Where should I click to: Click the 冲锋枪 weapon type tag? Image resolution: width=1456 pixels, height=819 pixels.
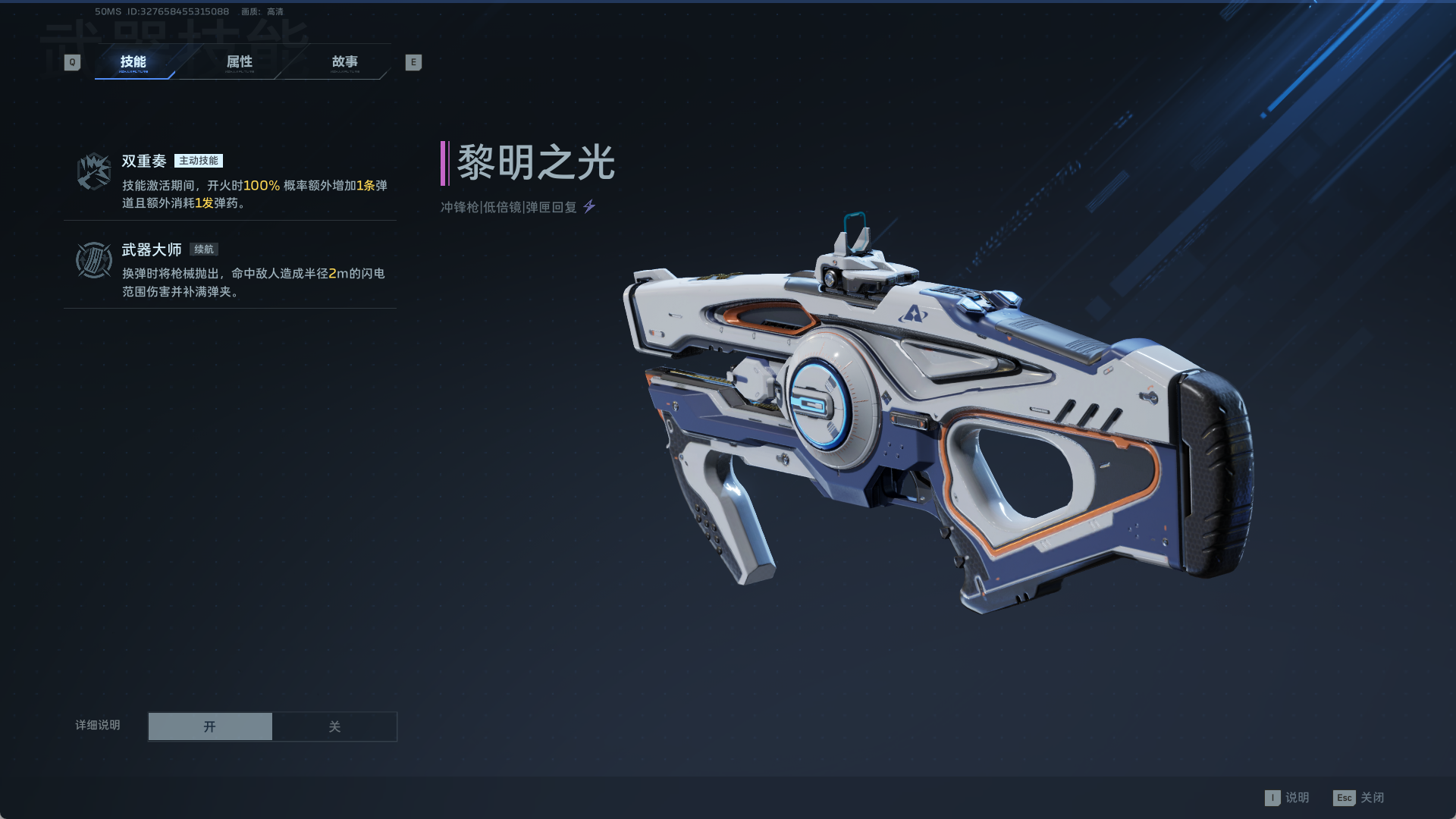tap(459, 204)
